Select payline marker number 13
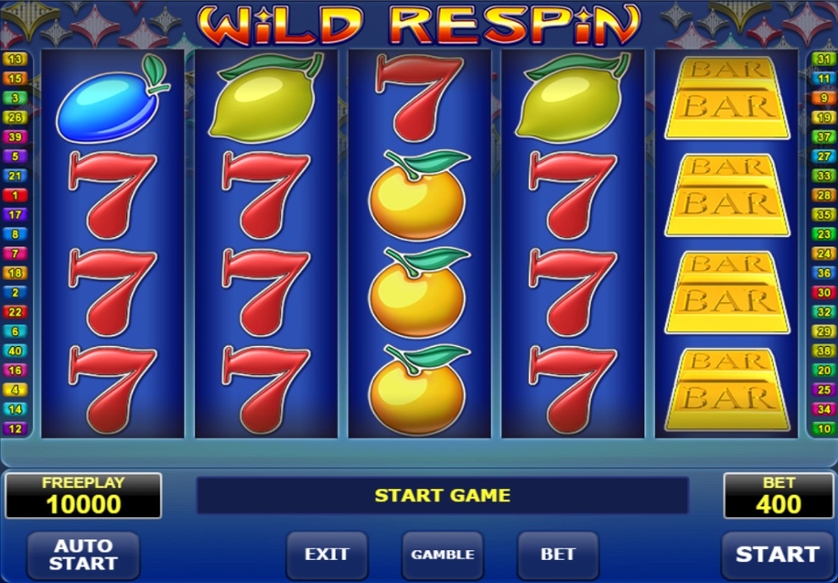Viewport: 838px width, 583px height. tap(15, 60)
